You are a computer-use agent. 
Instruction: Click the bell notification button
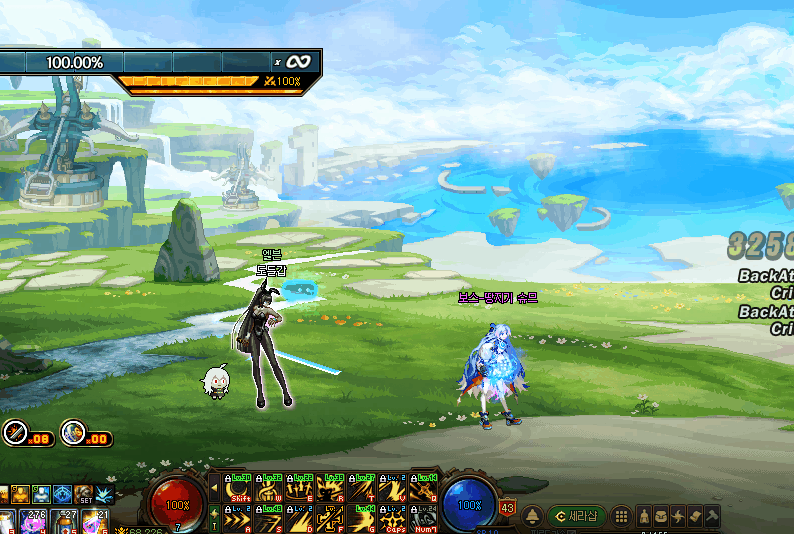click(x=533, y=516)
